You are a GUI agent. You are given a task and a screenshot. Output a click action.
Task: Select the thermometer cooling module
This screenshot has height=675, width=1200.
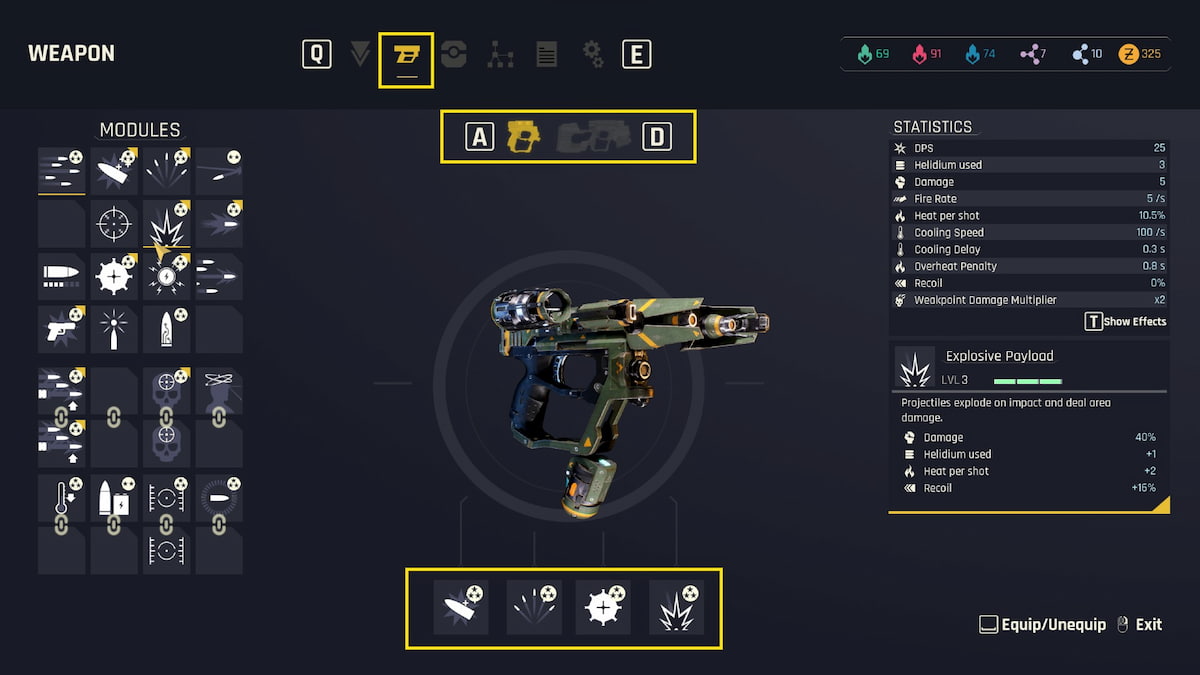[62, 498]
